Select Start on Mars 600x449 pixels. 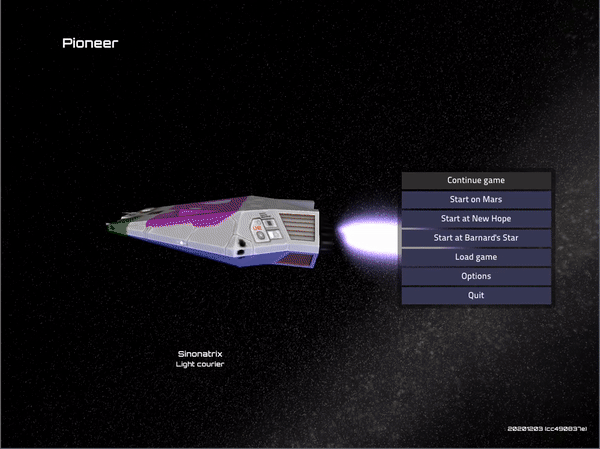[476, 200]
